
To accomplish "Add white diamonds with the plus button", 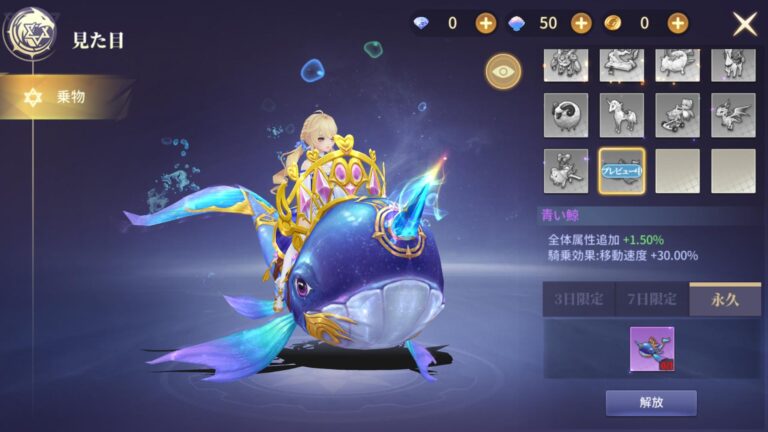I will [485, 23].
